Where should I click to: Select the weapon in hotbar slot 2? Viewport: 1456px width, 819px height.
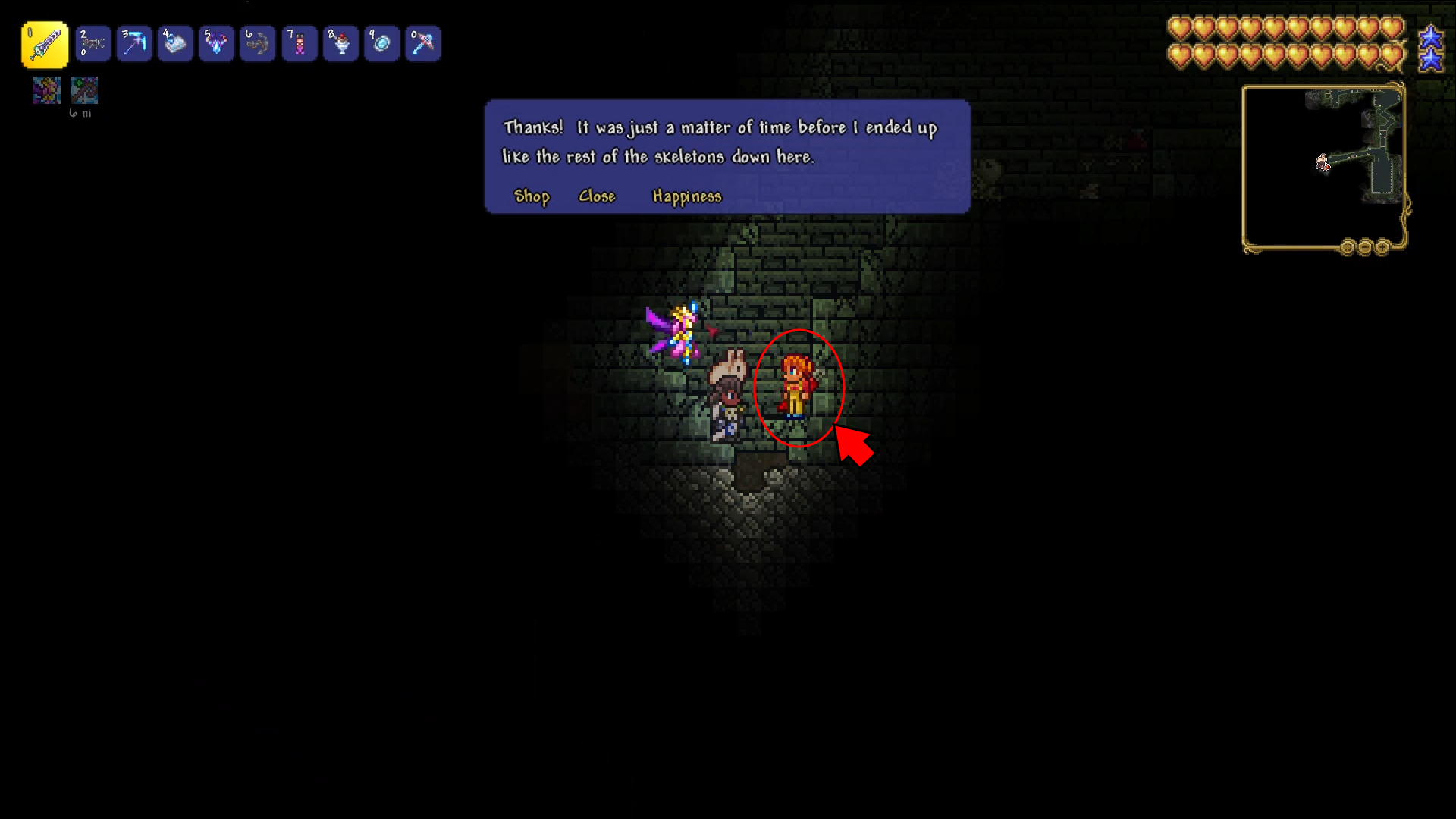click(93, 44)
